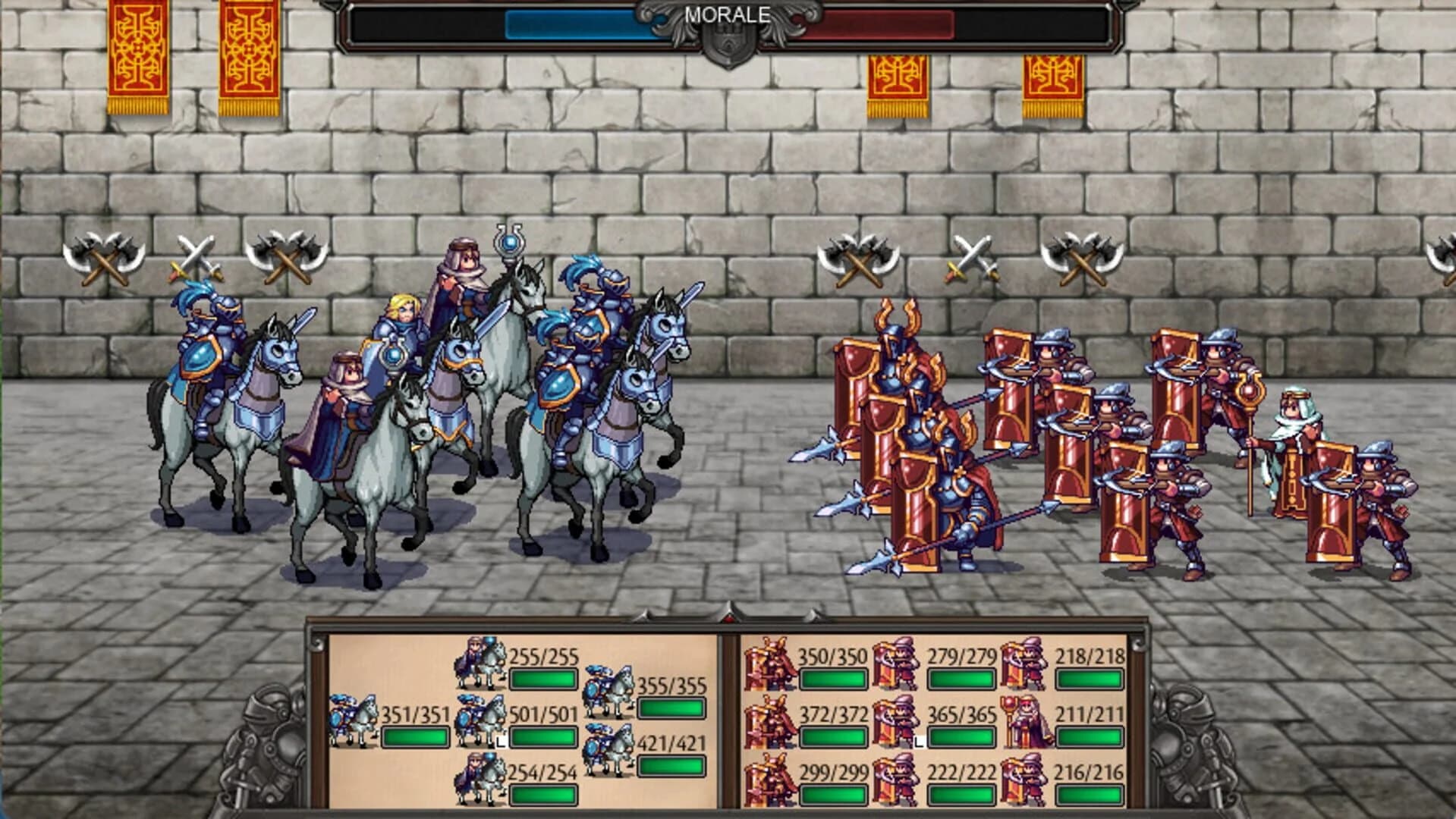This screenshot has height=819, width=1456.
Task: Click the shield crest beneath the morale bar
Action: [x=727, y=42]
